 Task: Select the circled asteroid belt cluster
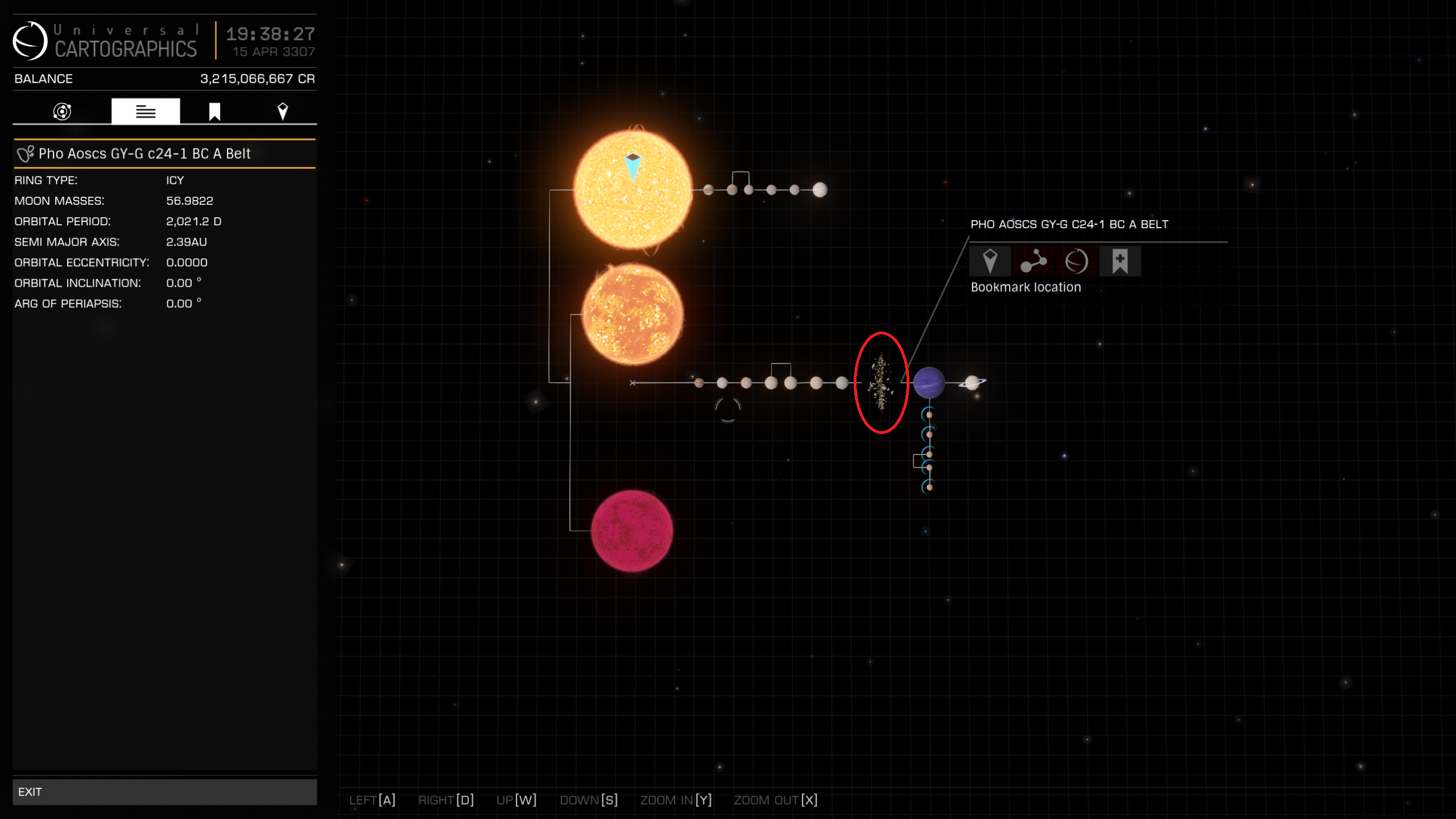click(880, 382)
